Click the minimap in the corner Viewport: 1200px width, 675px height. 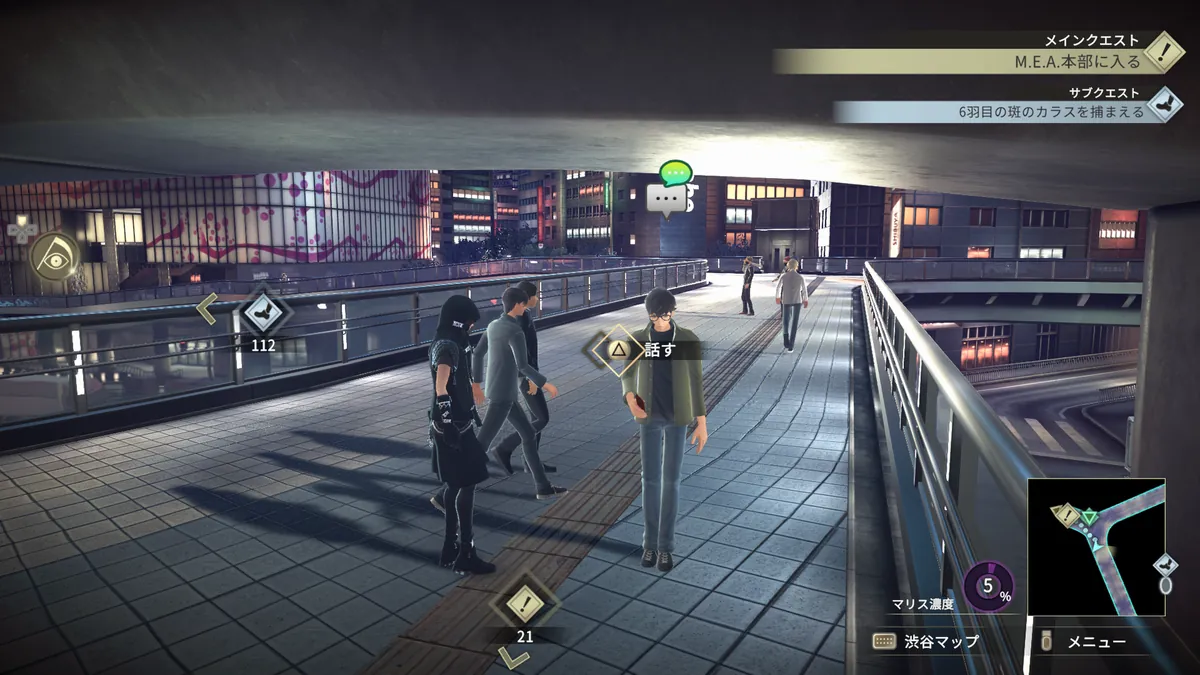point(1096,546)
